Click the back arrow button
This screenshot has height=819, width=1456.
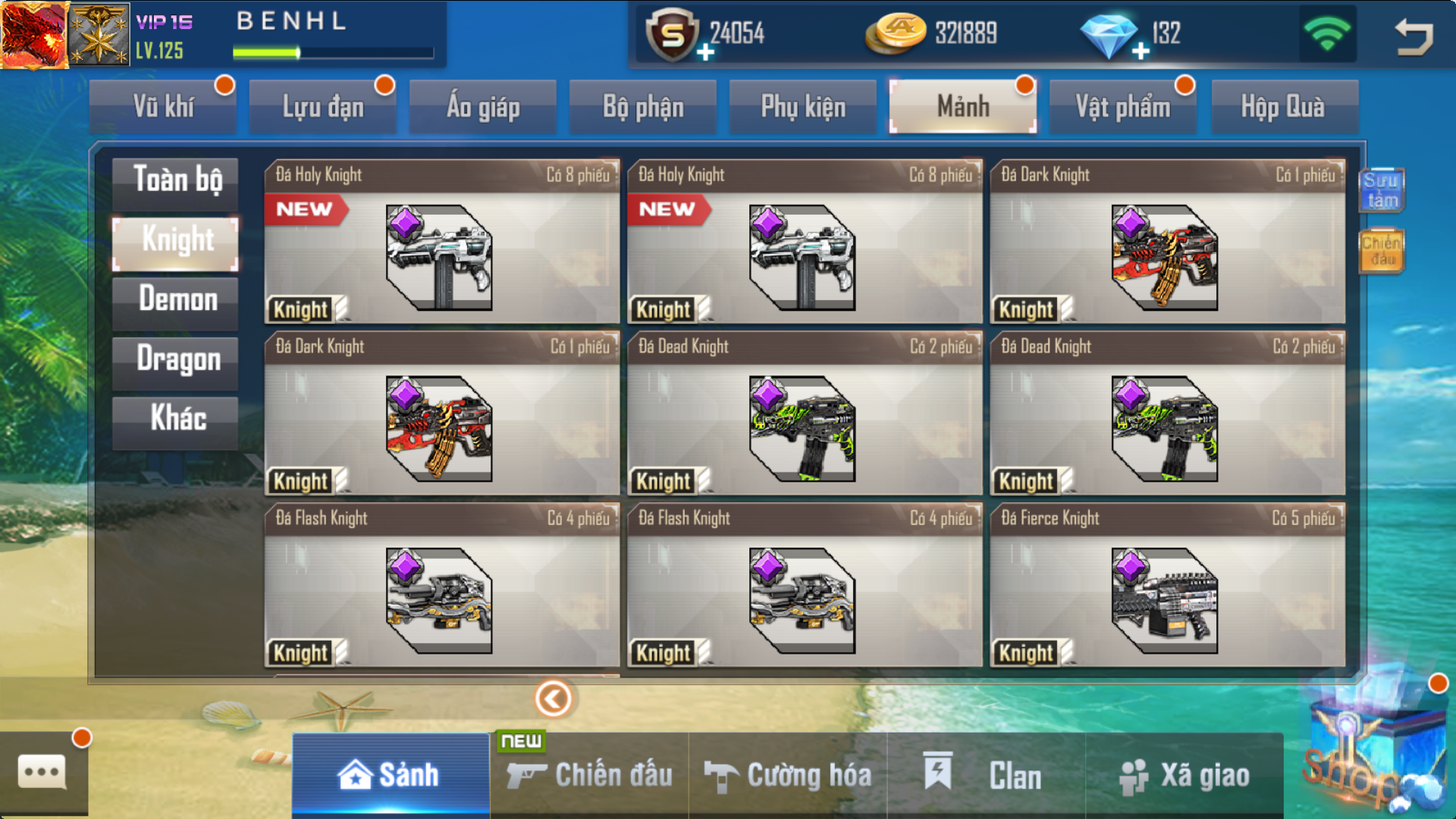[x=1414, y=36]
